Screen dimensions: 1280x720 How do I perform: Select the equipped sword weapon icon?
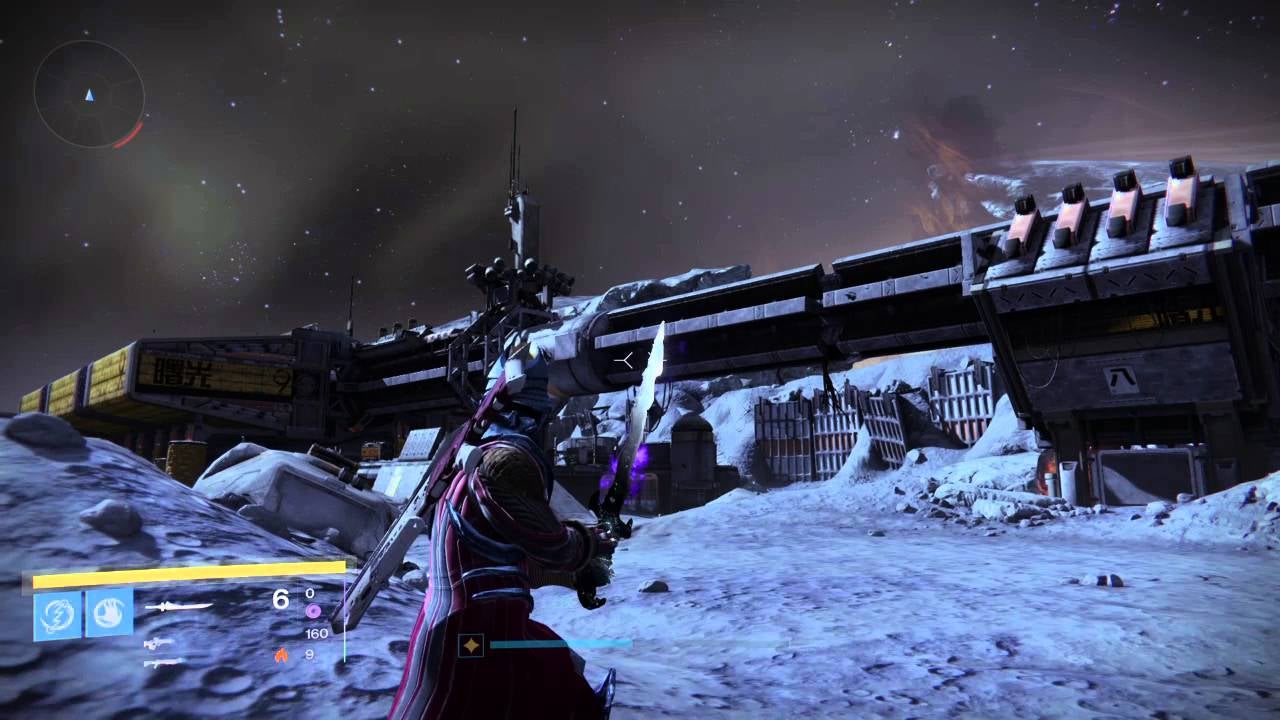tap(178, 606)
